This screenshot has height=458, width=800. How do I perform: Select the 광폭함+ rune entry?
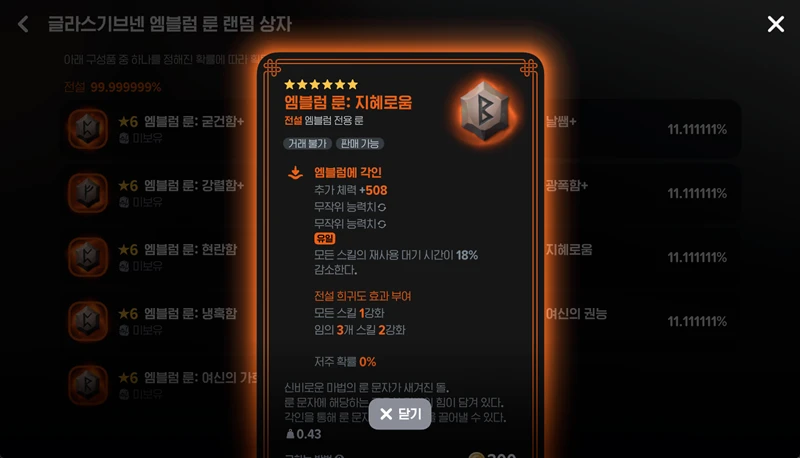click(640, 193)
